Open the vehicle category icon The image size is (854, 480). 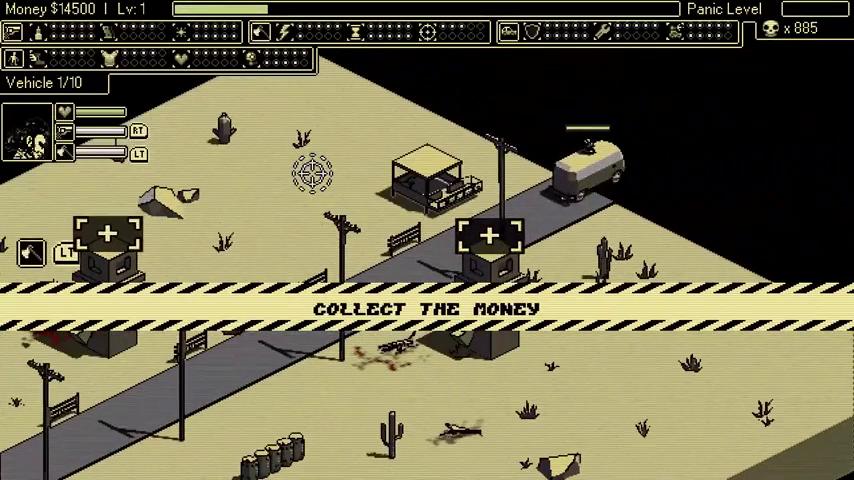click(508, 33)
